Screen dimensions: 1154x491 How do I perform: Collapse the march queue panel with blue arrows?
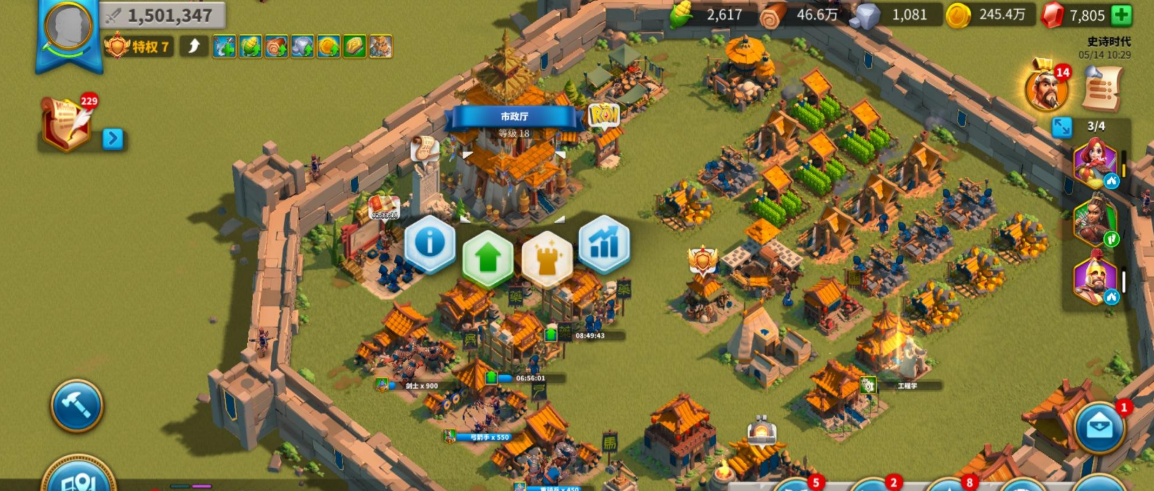click(1062, 127)
